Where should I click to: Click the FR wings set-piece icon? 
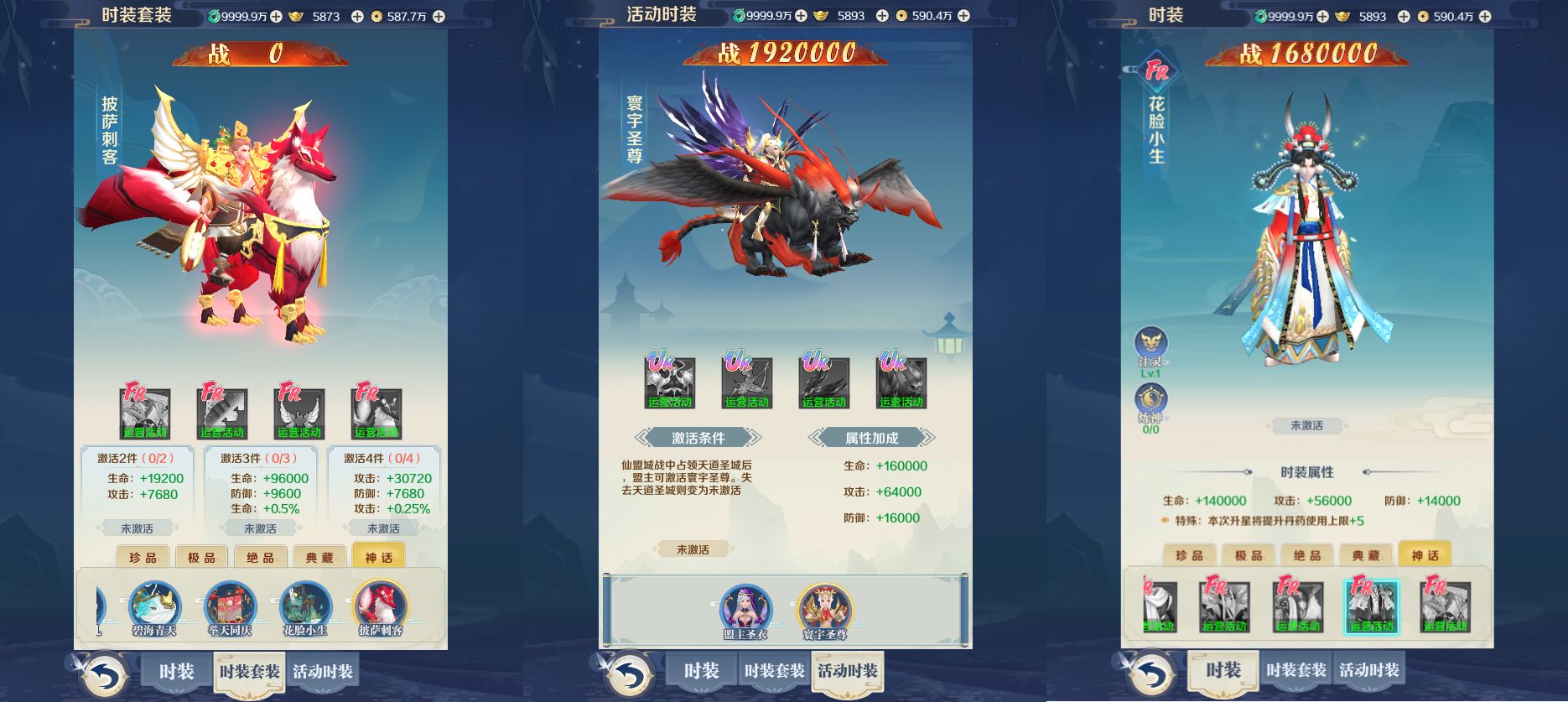300,411
